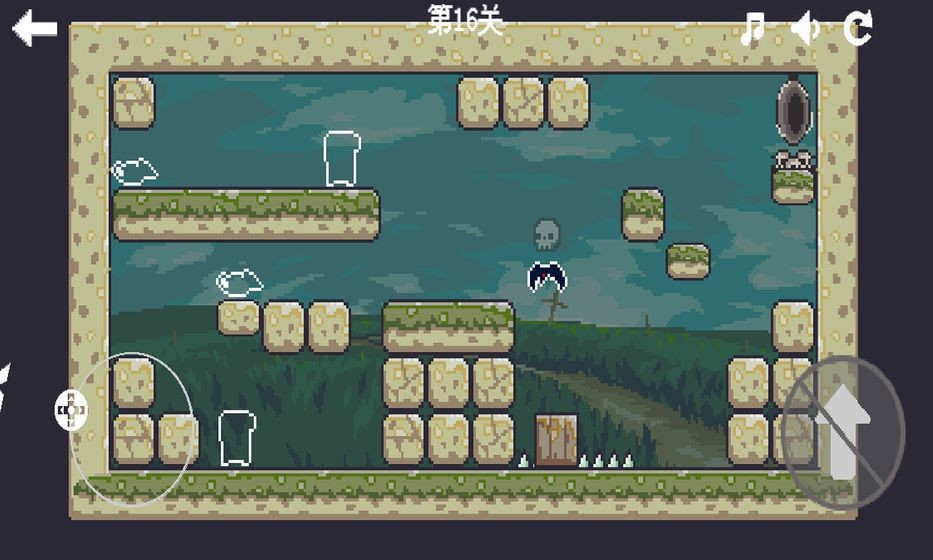933x560 pixels.
Task: Toggle the background music note icon
Action: [753, 28]
